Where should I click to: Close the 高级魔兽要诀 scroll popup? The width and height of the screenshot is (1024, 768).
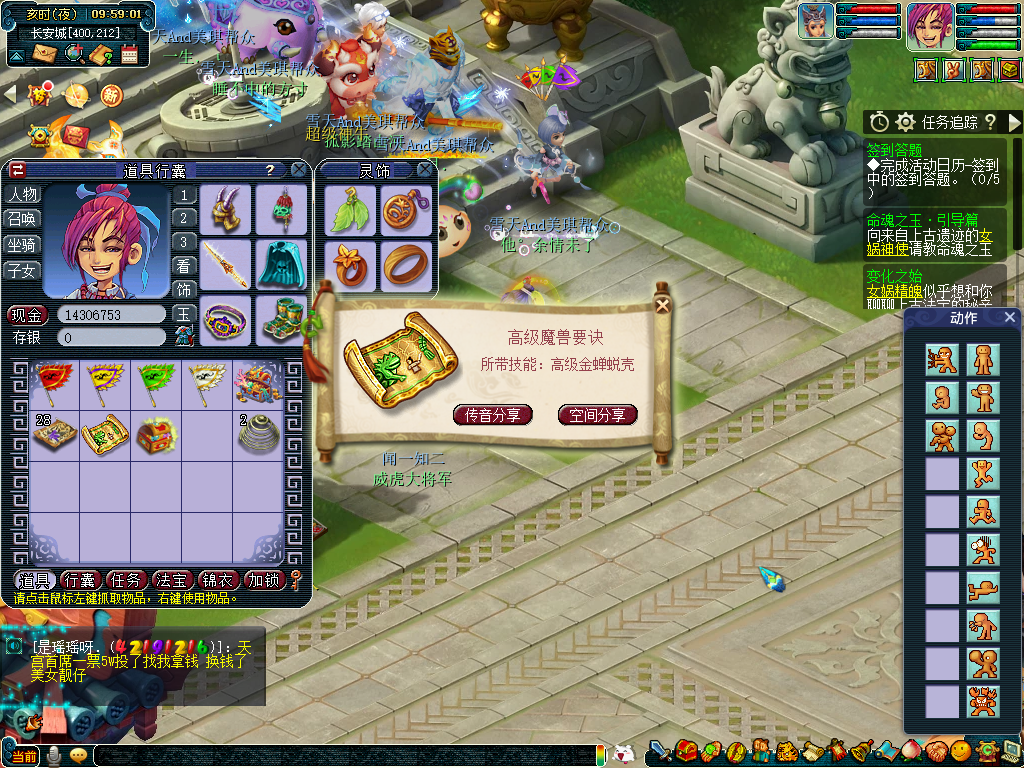[661, 307]
